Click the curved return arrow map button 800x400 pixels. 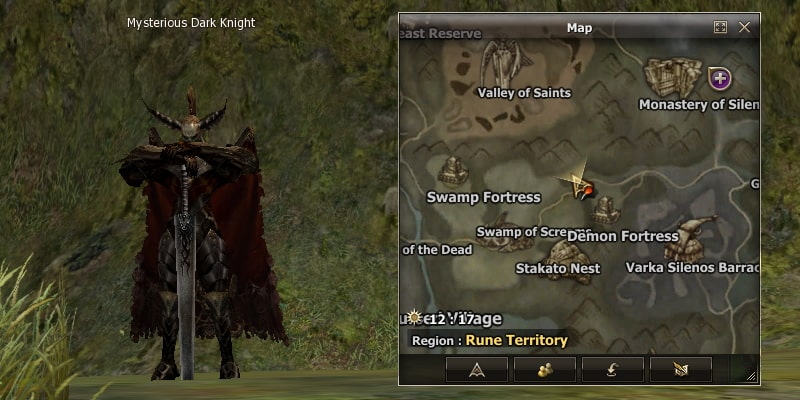tap(612, 368)
